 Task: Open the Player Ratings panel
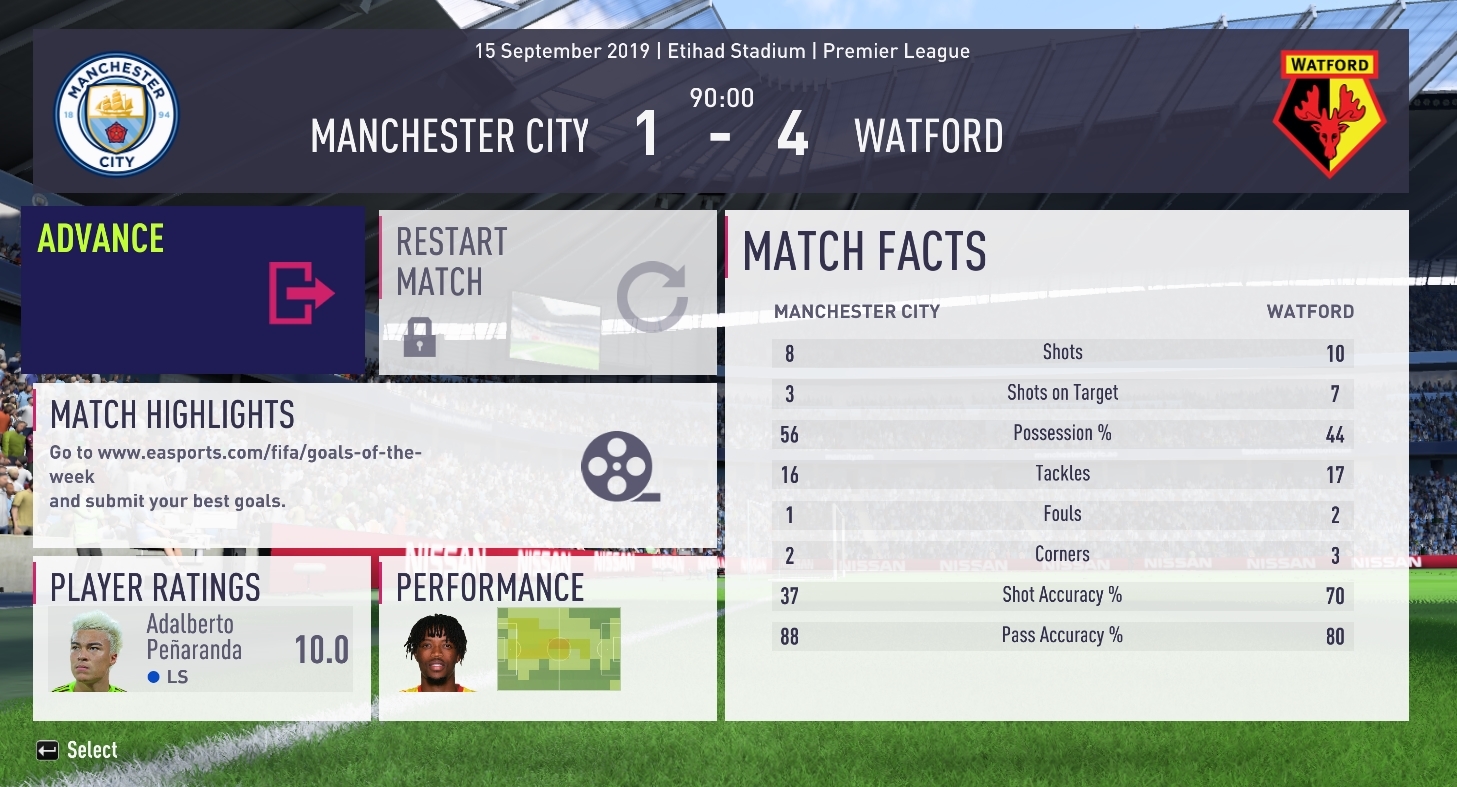coord(201,638)
